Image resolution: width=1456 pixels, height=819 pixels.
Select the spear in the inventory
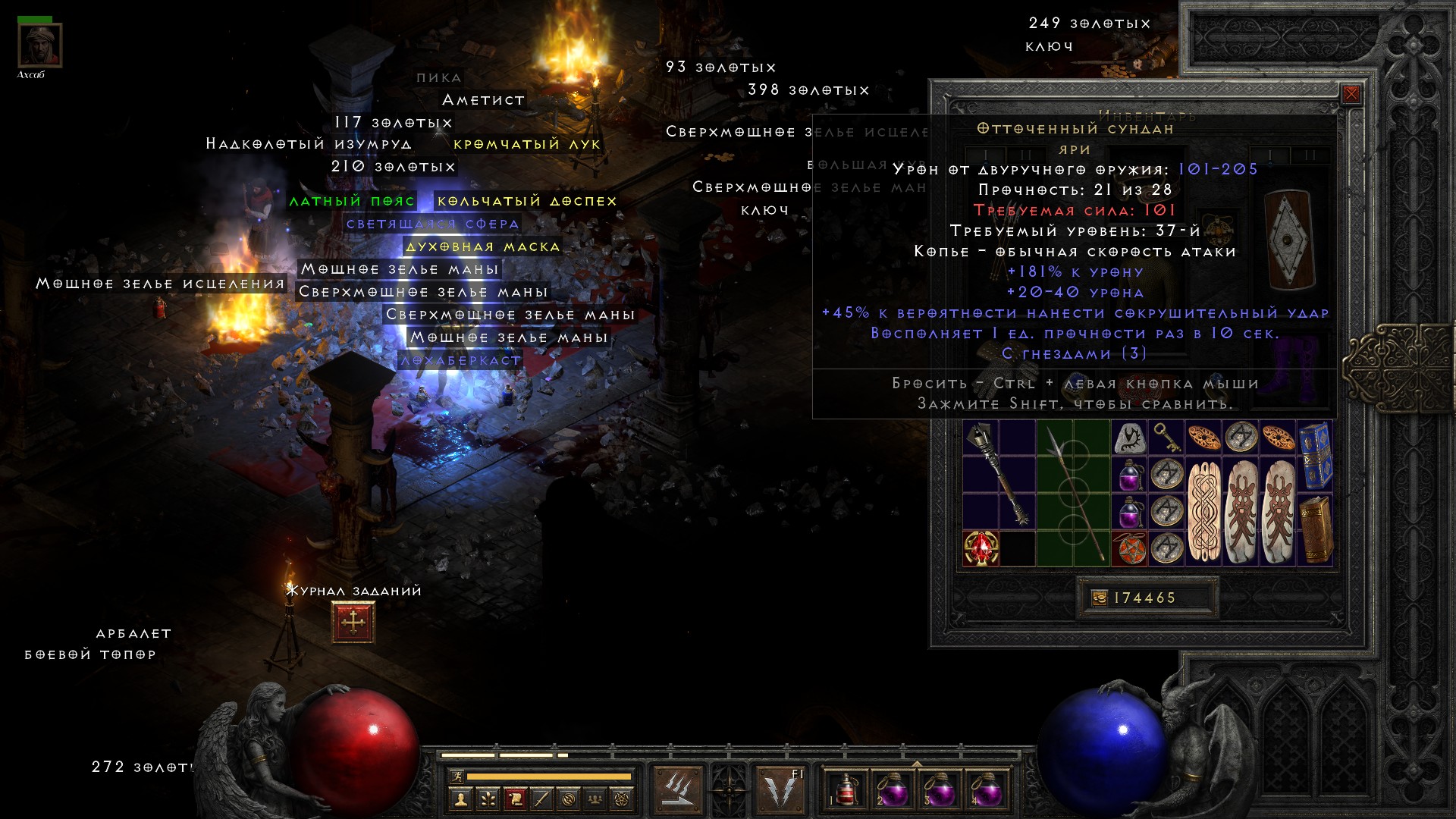tap(1072, 493)
